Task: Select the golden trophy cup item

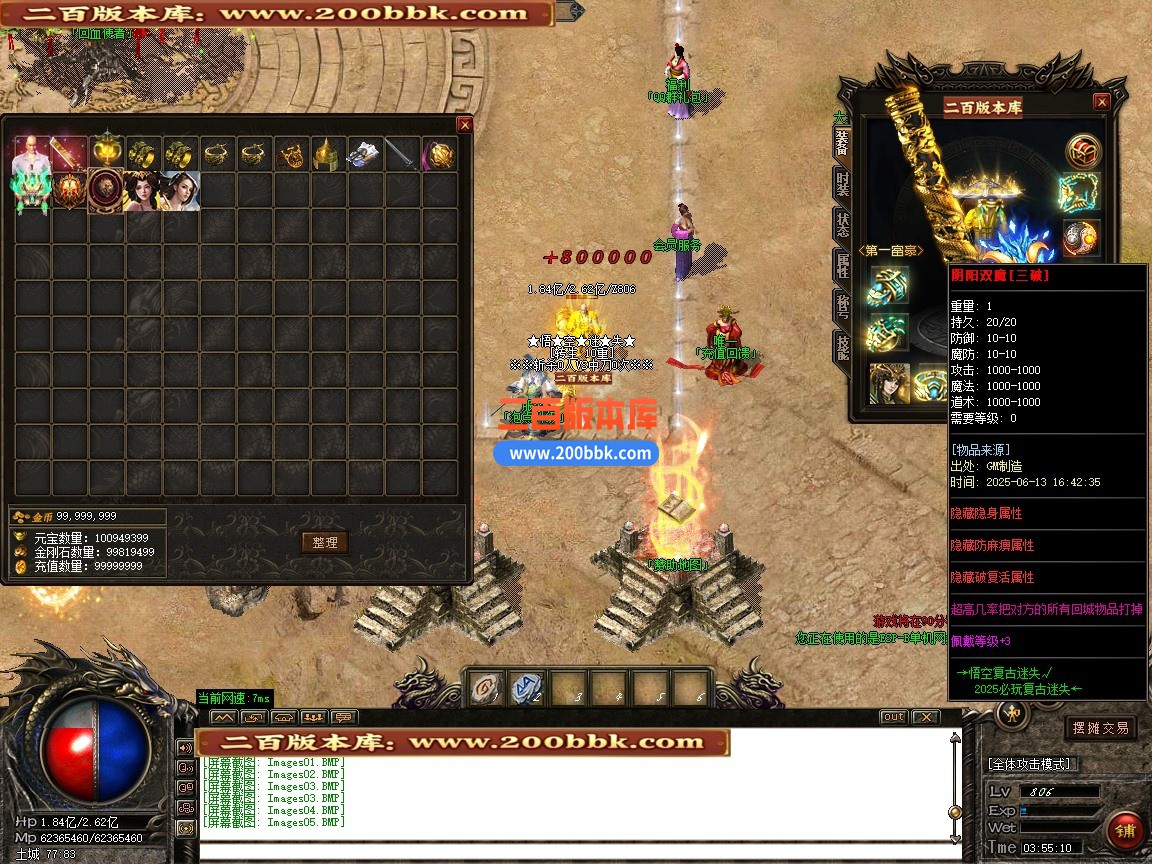Action: click(105, 154)
